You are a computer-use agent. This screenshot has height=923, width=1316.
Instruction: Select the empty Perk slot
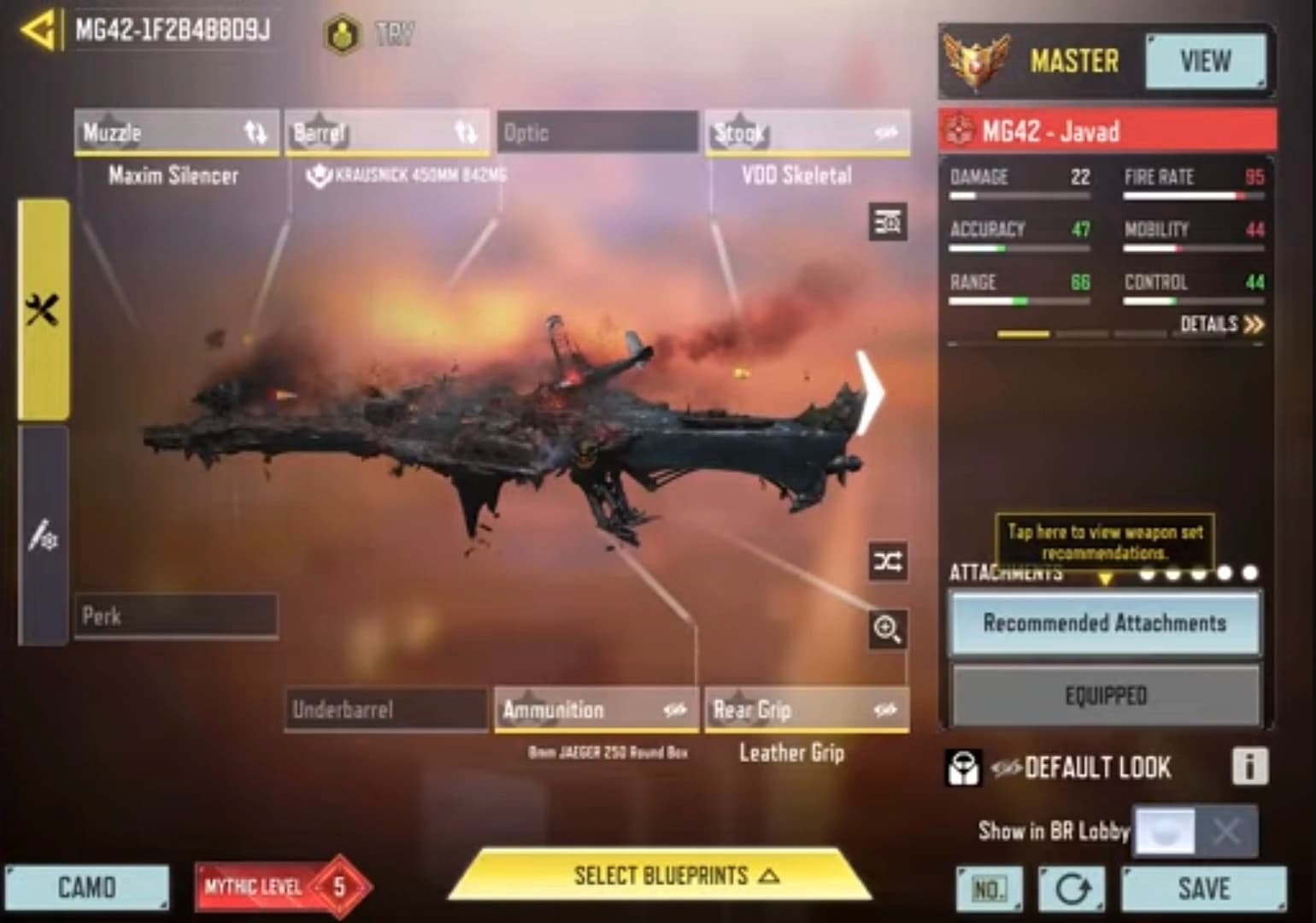[176, 615]
